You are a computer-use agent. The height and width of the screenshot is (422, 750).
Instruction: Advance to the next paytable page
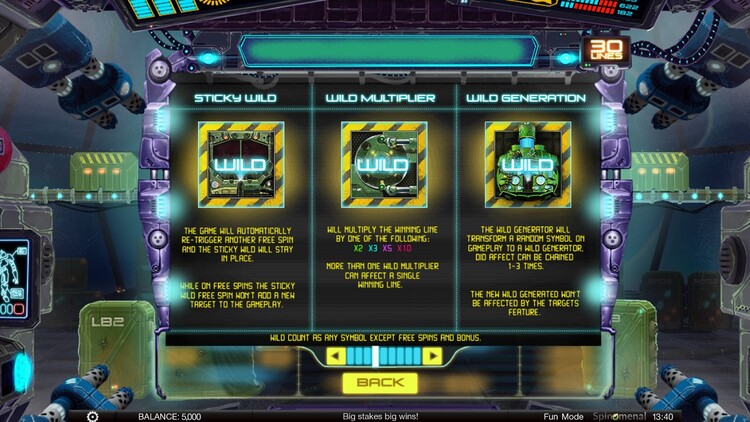pos(432,356)
